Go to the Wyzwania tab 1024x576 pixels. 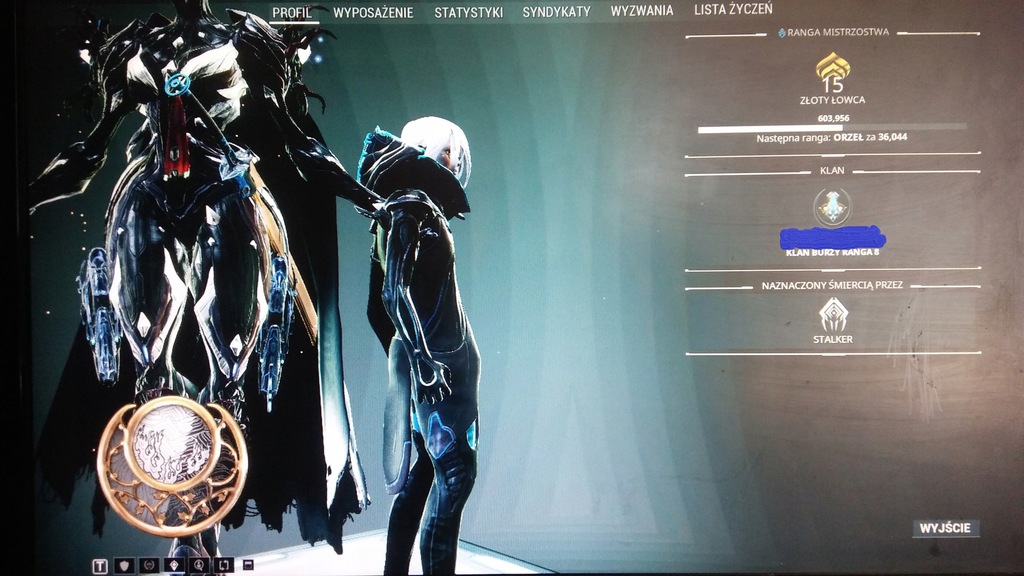(x=642, y=11)
